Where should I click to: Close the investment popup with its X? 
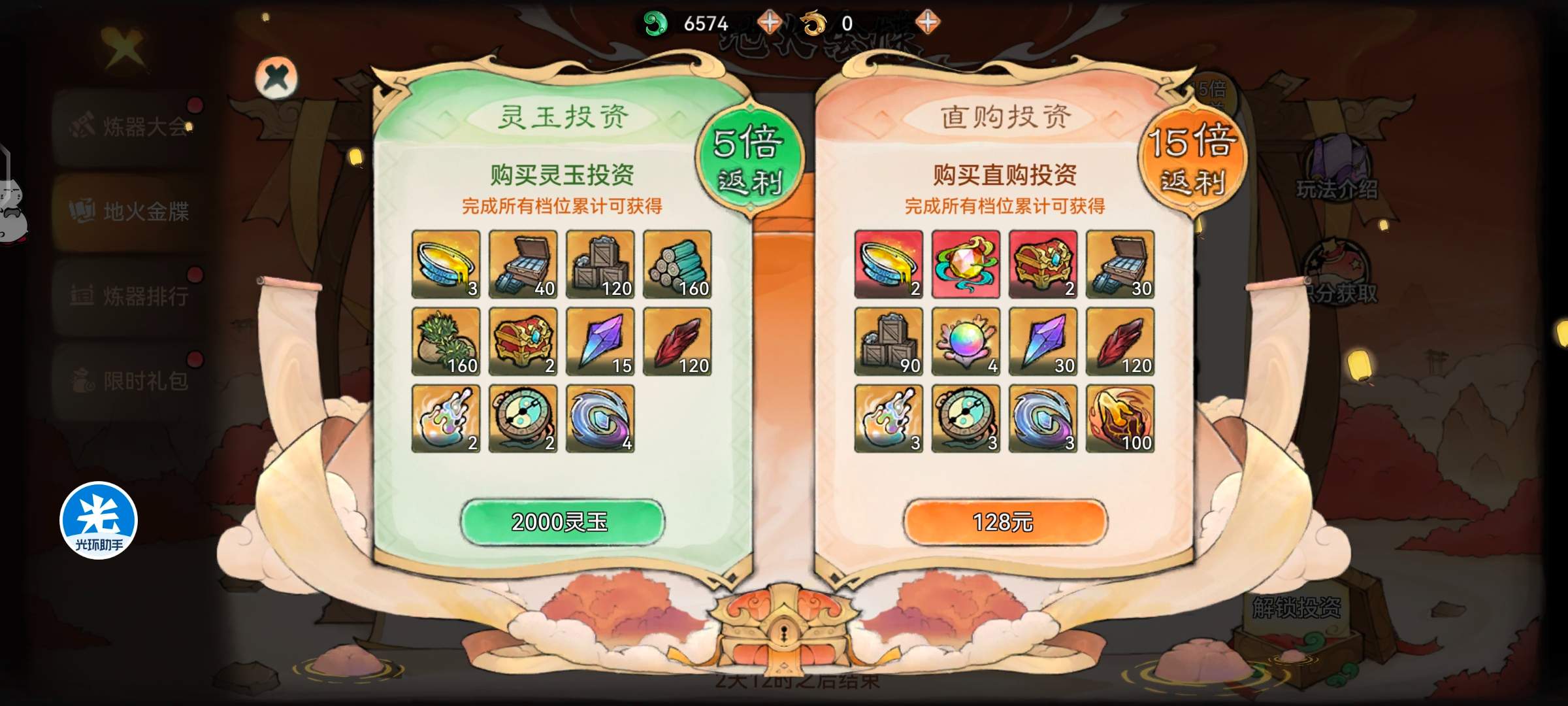click(x=277, y=75)
